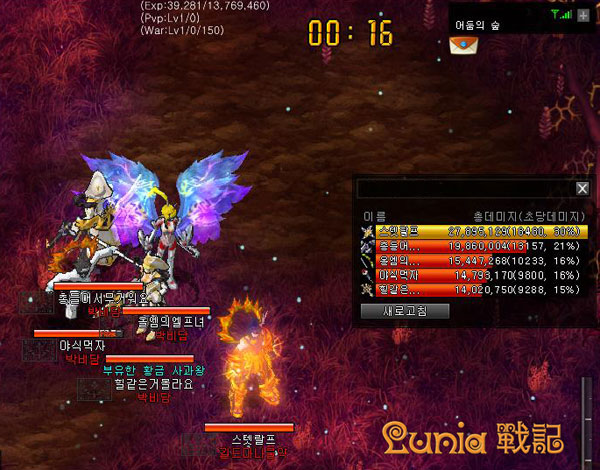Expand the map panel with plus button

(583, 15)
